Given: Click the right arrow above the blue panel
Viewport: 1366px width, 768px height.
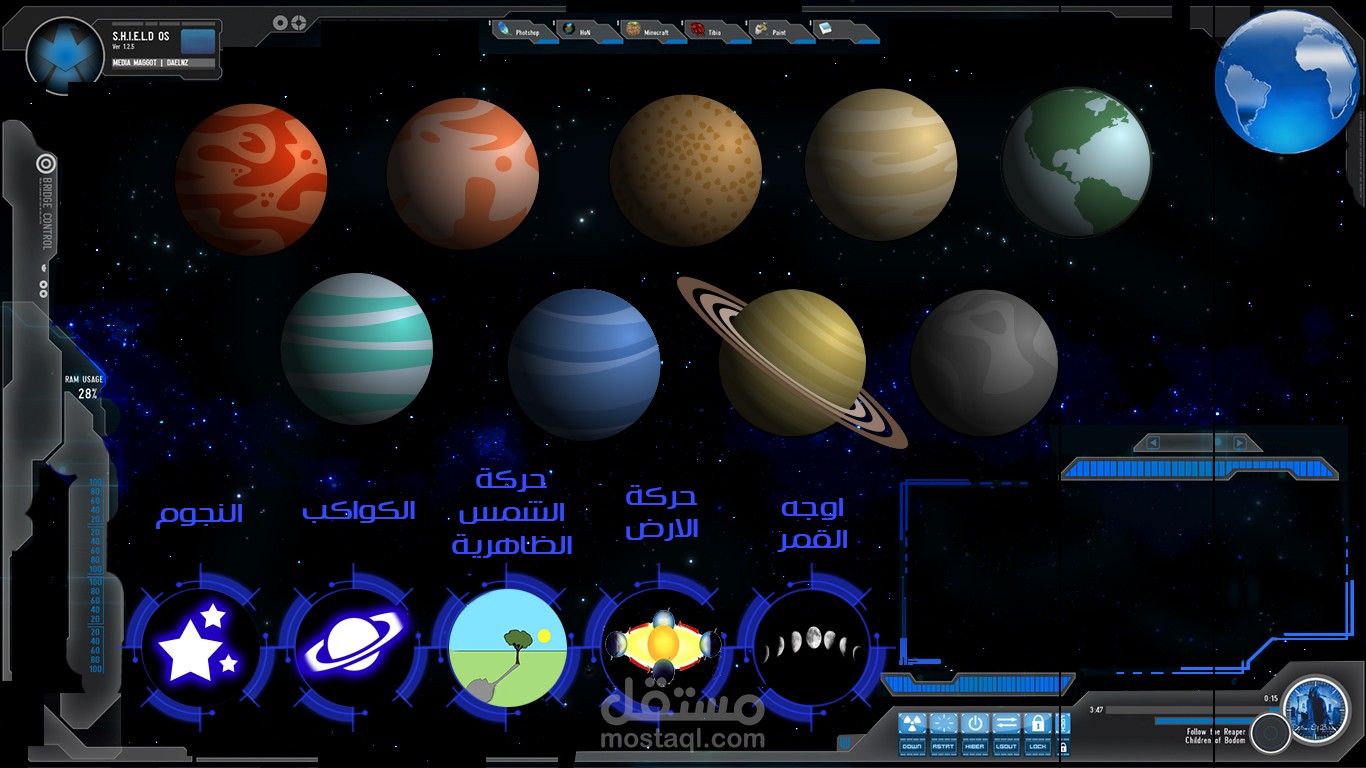Looking at the screenshot, I should 1240,443.
